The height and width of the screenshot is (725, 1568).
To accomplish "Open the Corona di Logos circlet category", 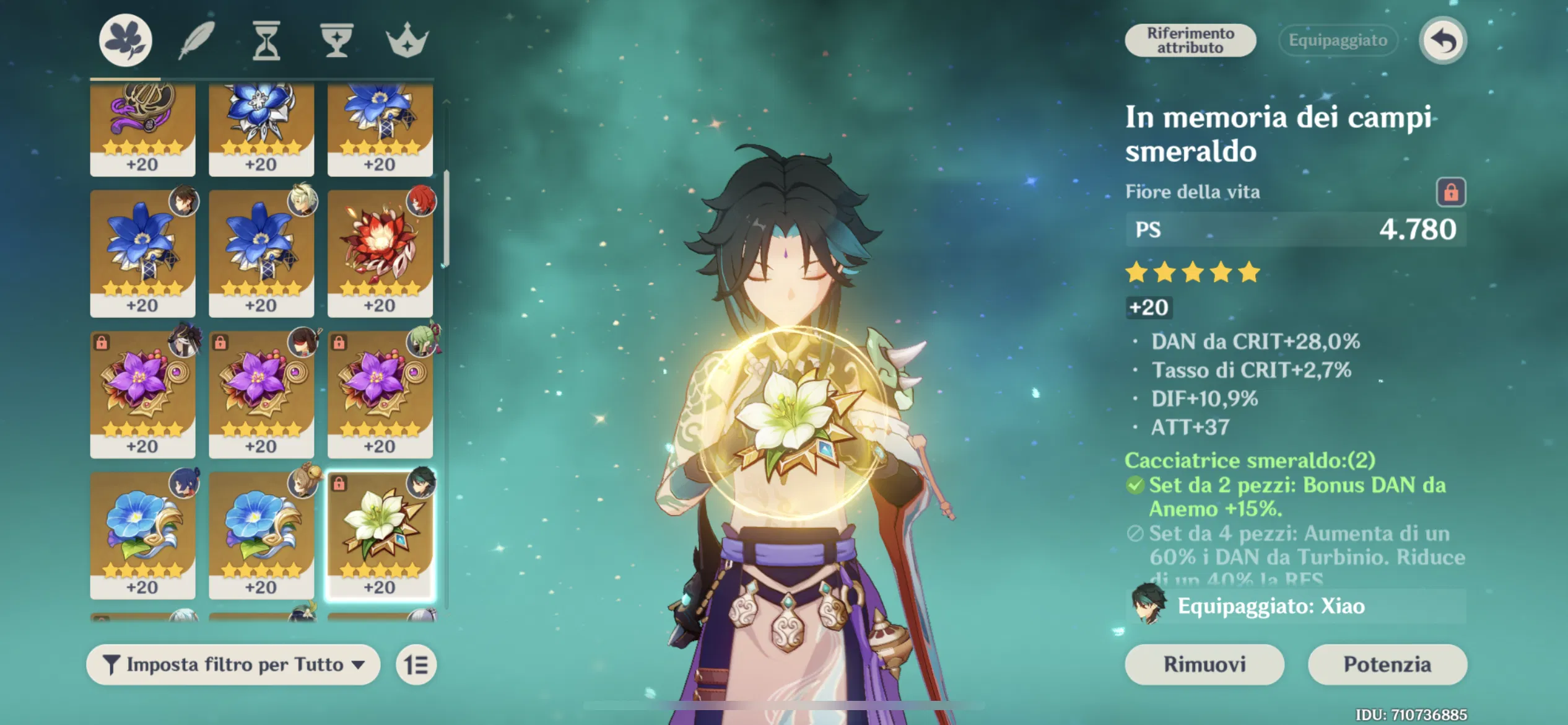I will pyautogui.click(x=407, y=40).
